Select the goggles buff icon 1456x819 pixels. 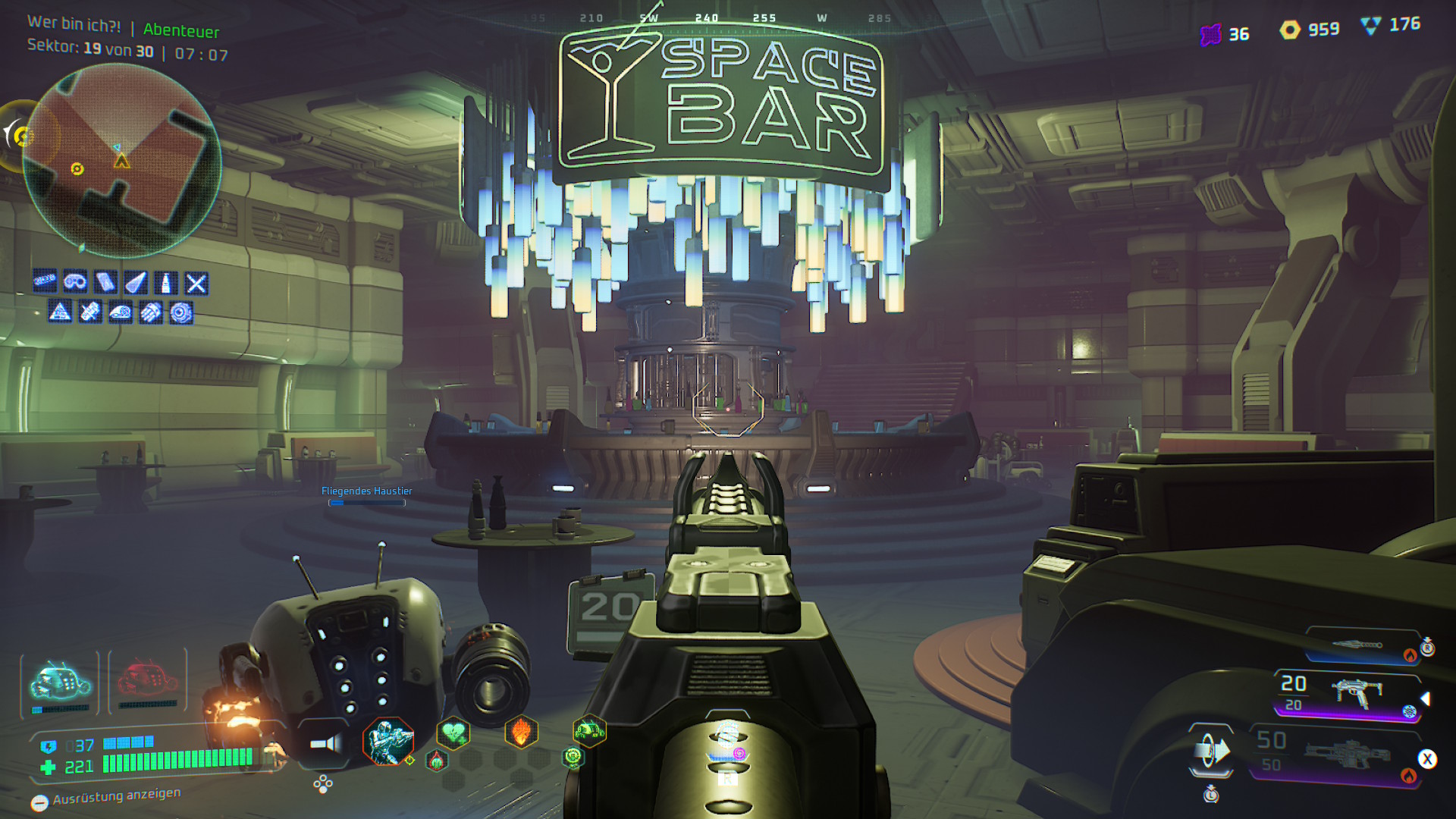[x=75, y=282]
